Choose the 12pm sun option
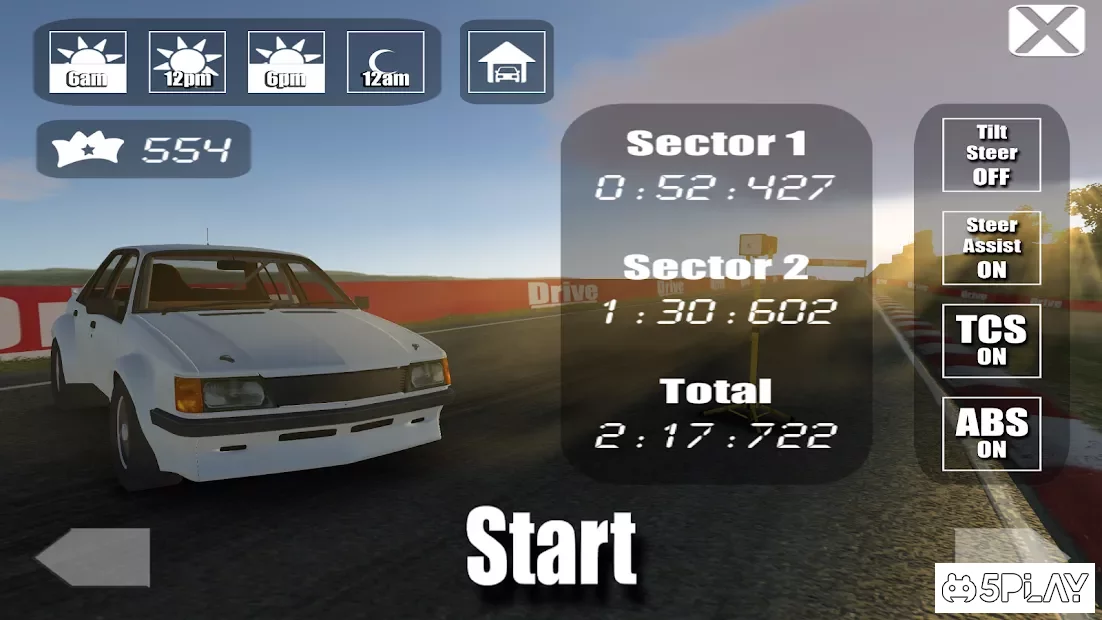 [x=187, y=62]
